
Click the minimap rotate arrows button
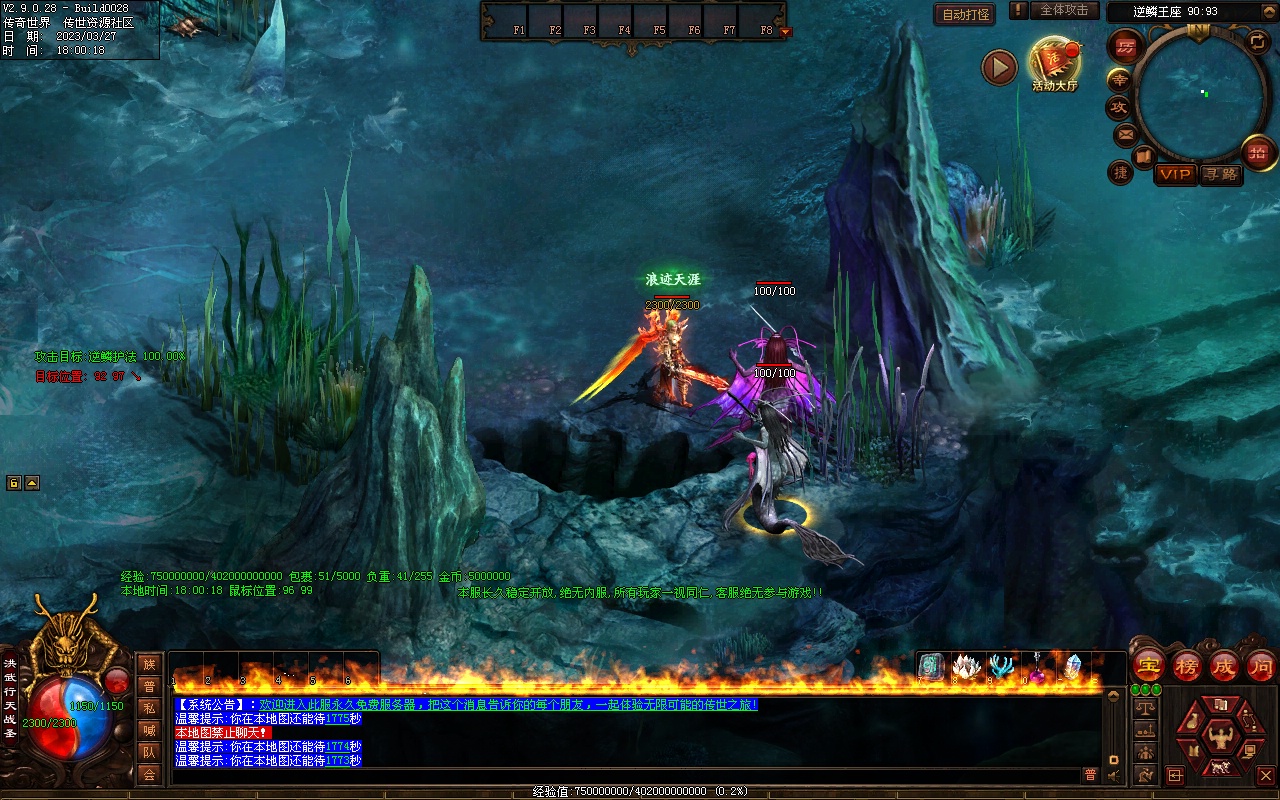point(1258,42)
